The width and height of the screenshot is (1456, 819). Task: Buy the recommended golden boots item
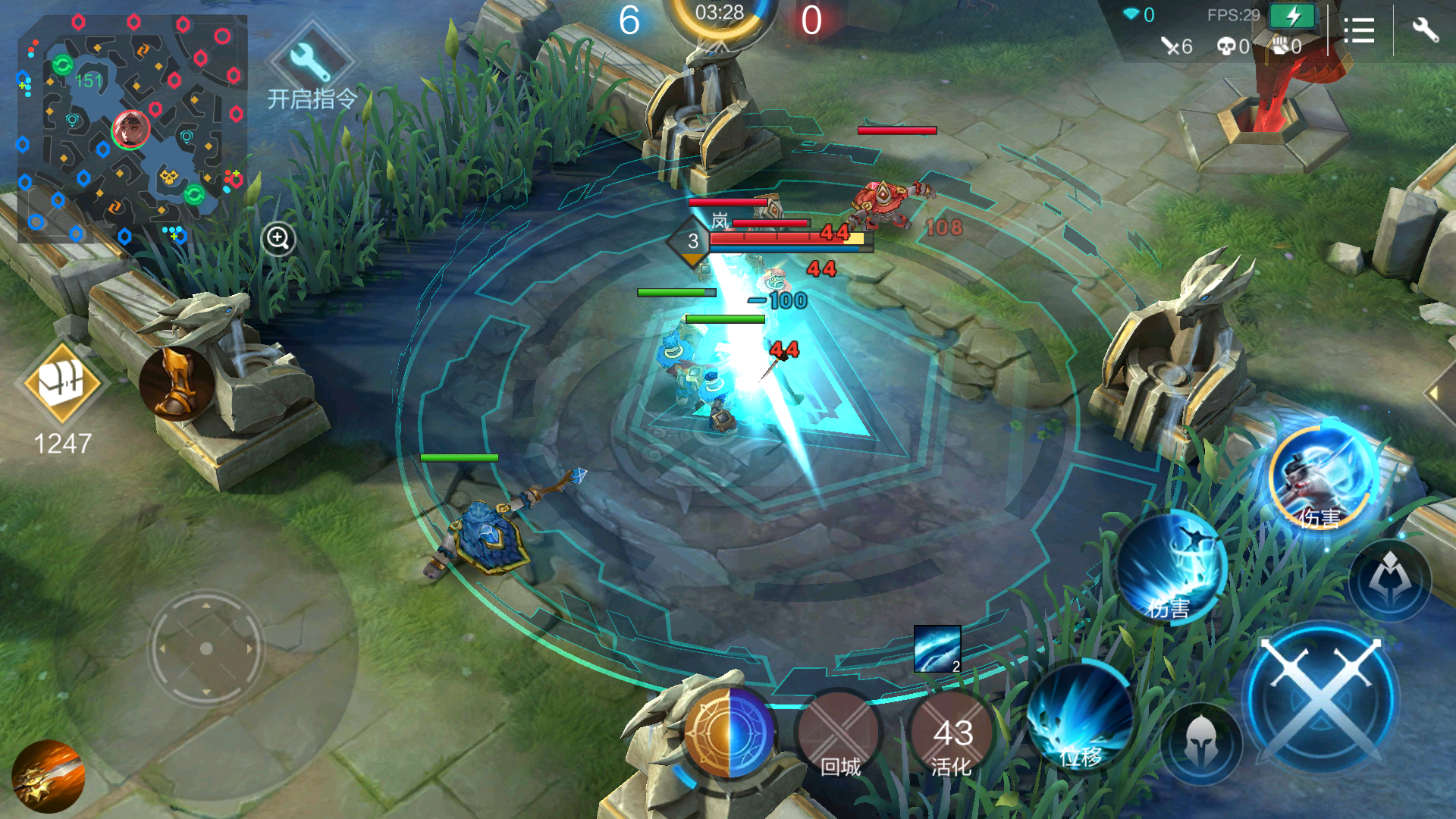pos(176,384)
